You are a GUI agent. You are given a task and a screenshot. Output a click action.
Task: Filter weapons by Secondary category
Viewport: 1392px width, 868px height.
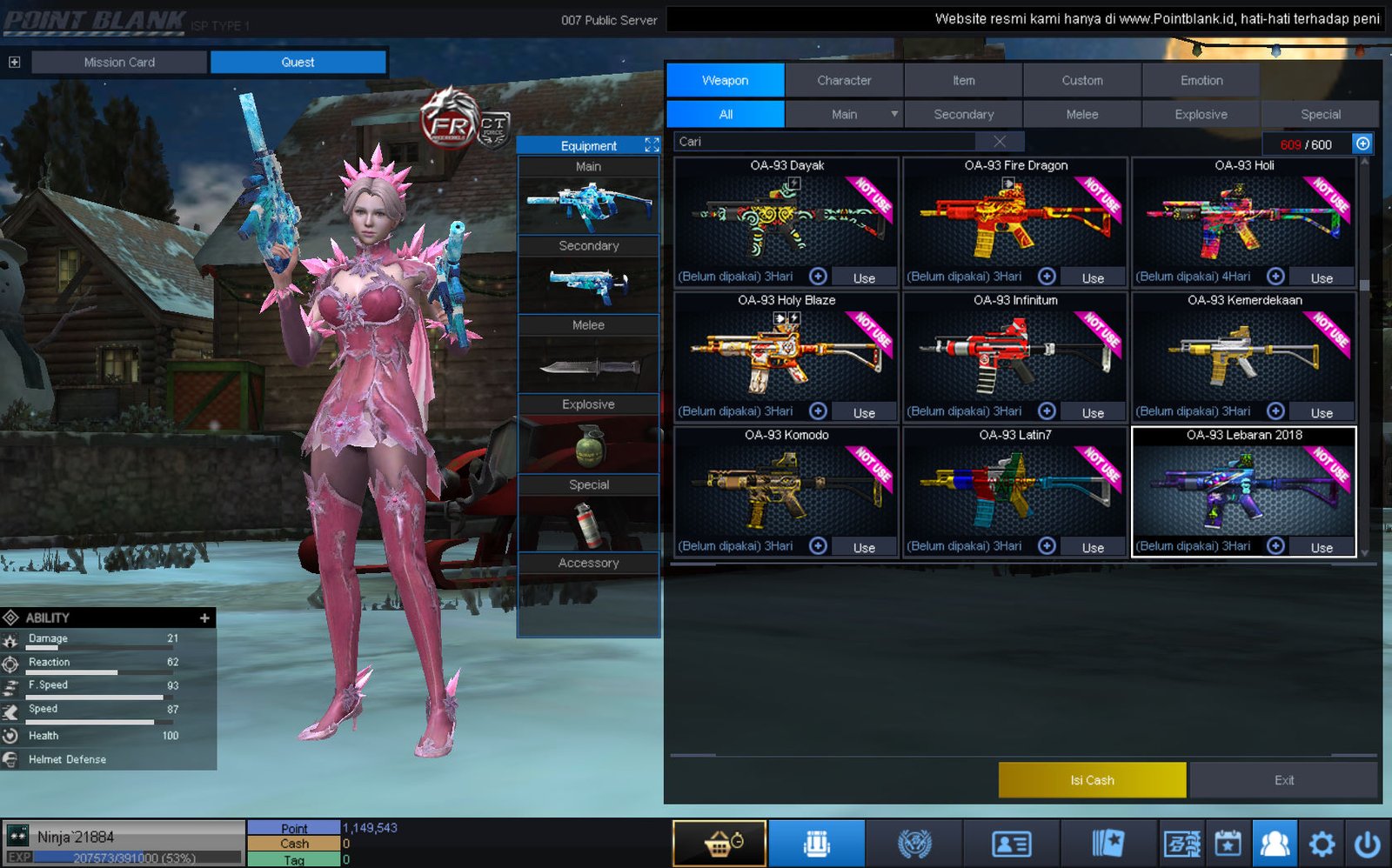click(x=963, y=114)
